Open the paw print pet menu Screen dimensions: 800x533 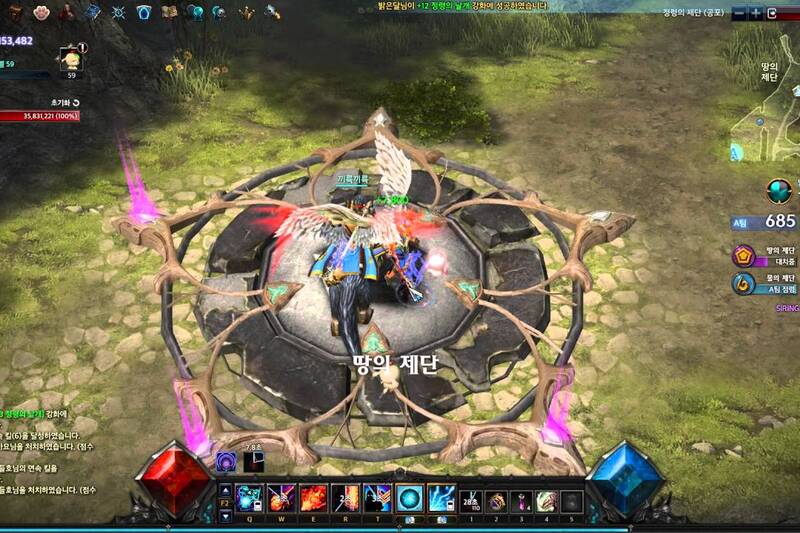click(42, 12)
